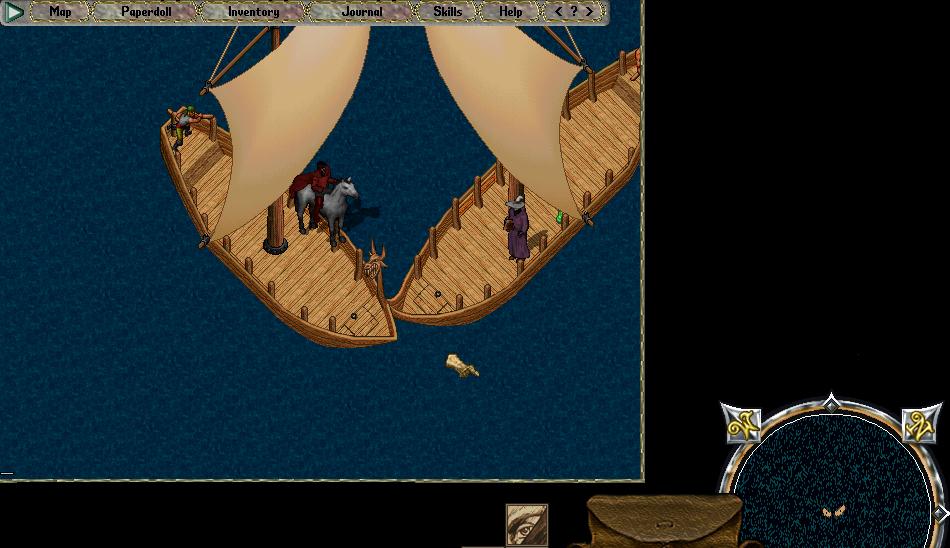Click the minimap's left gold rune corner button
Viewport: 950px width, 548px height.
pos(741,424)
